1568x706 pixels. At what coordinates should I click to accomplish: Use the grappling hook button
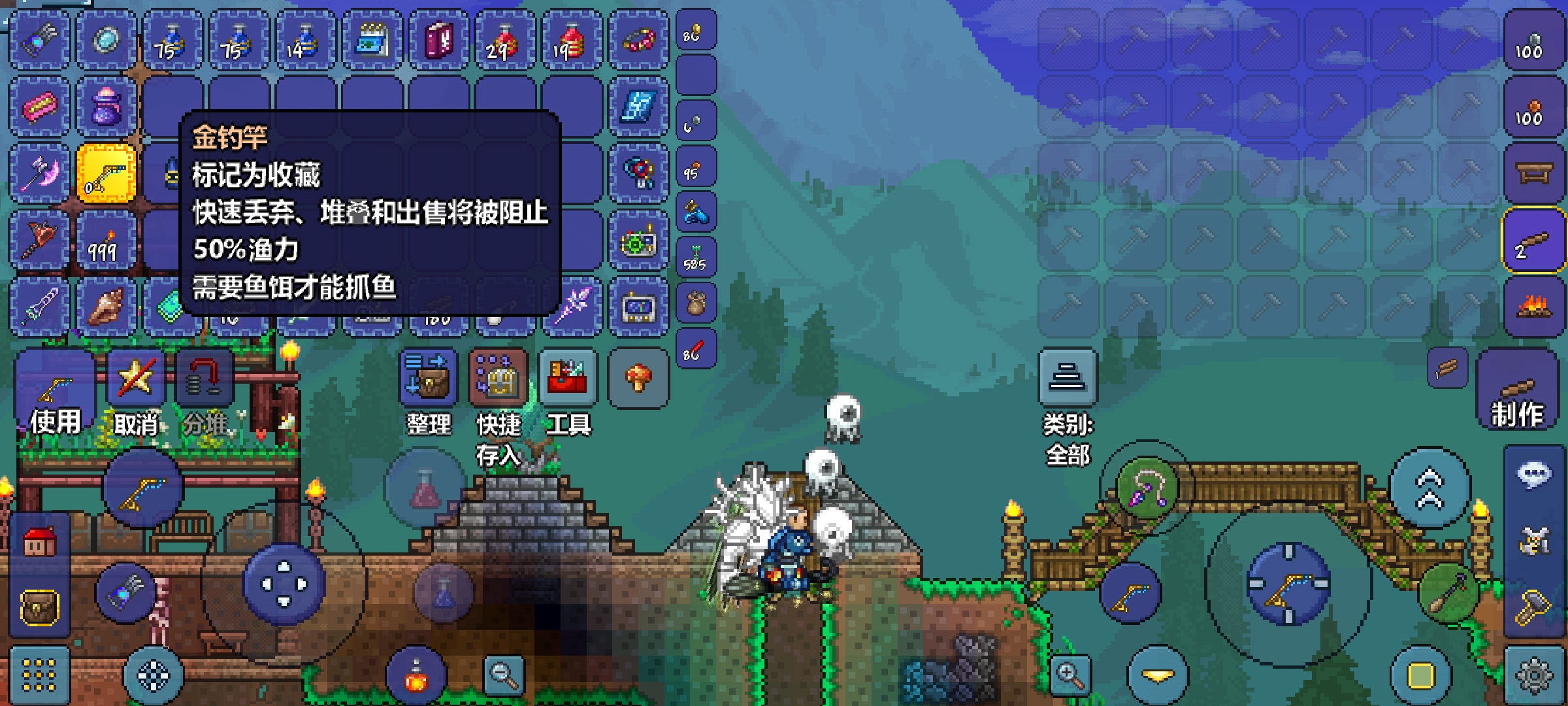pyautogui.click(x=1147, y=488)
